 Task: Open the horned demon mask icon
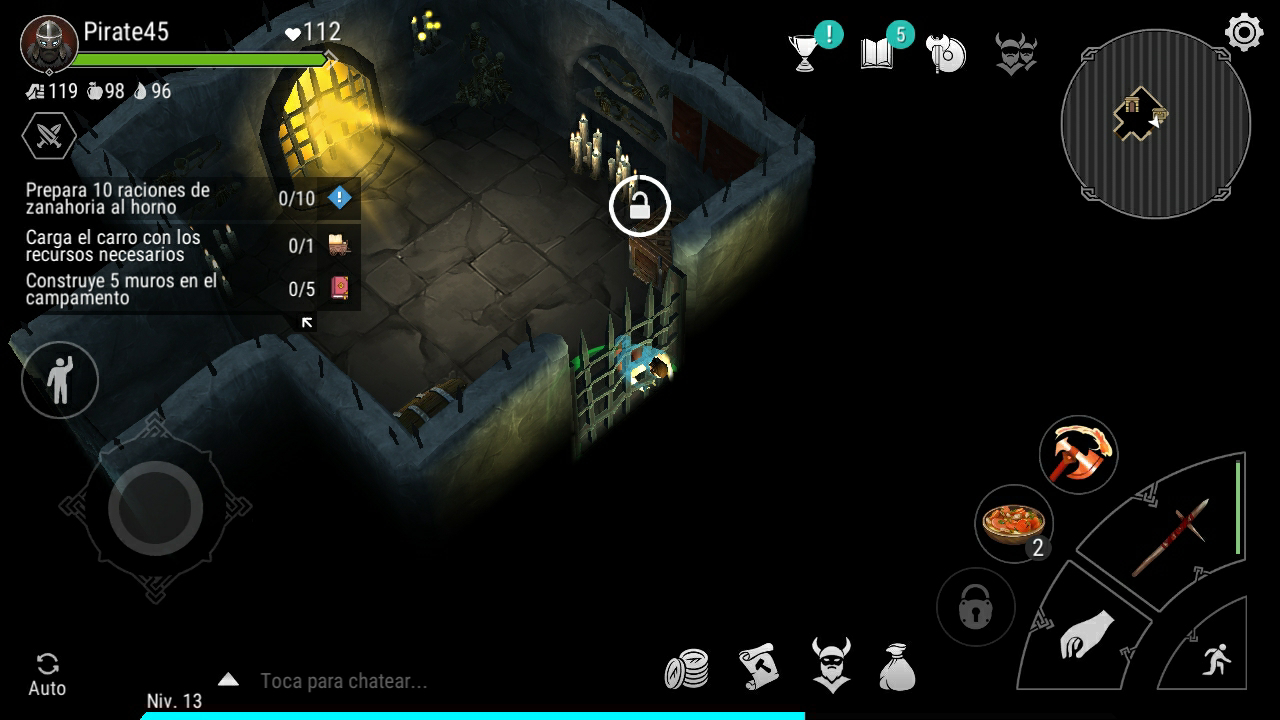tap(1016, 54)
